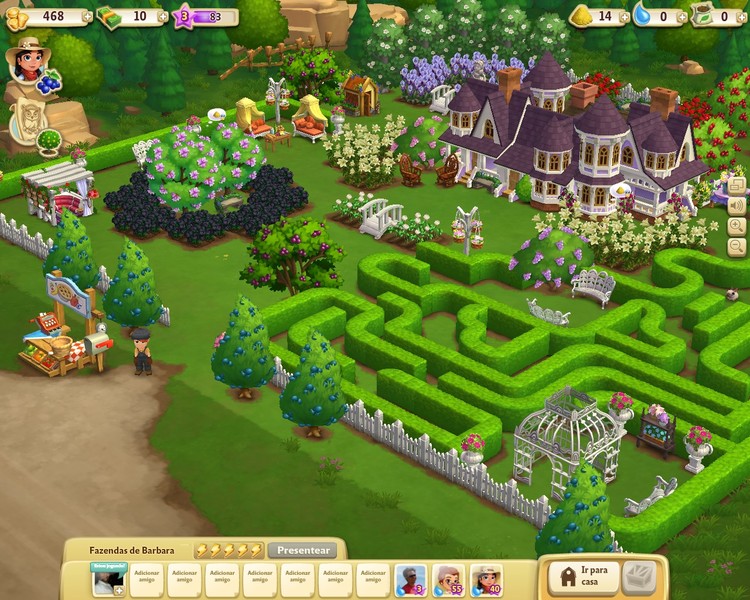Select the level 55 friend avatar
Screen dimensions: 750x600
tap(448, 580)
